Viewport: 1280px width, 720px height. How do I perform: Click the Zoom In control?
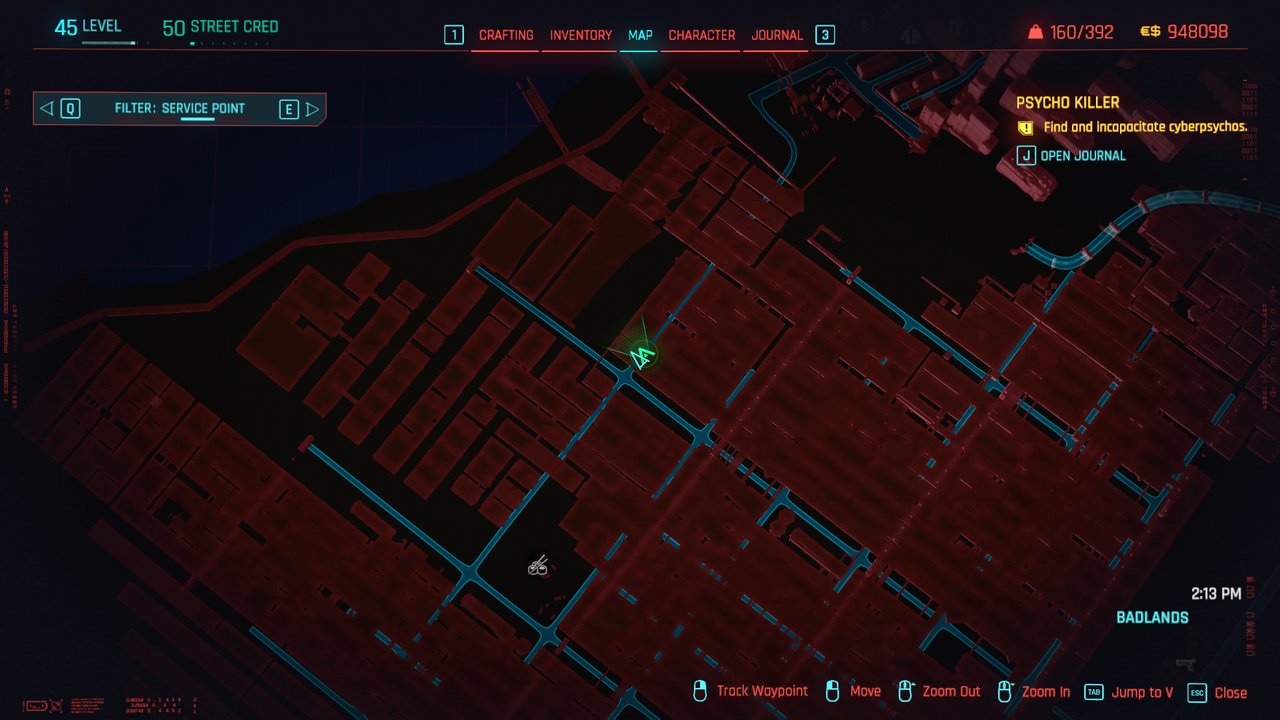(1045, 692)
